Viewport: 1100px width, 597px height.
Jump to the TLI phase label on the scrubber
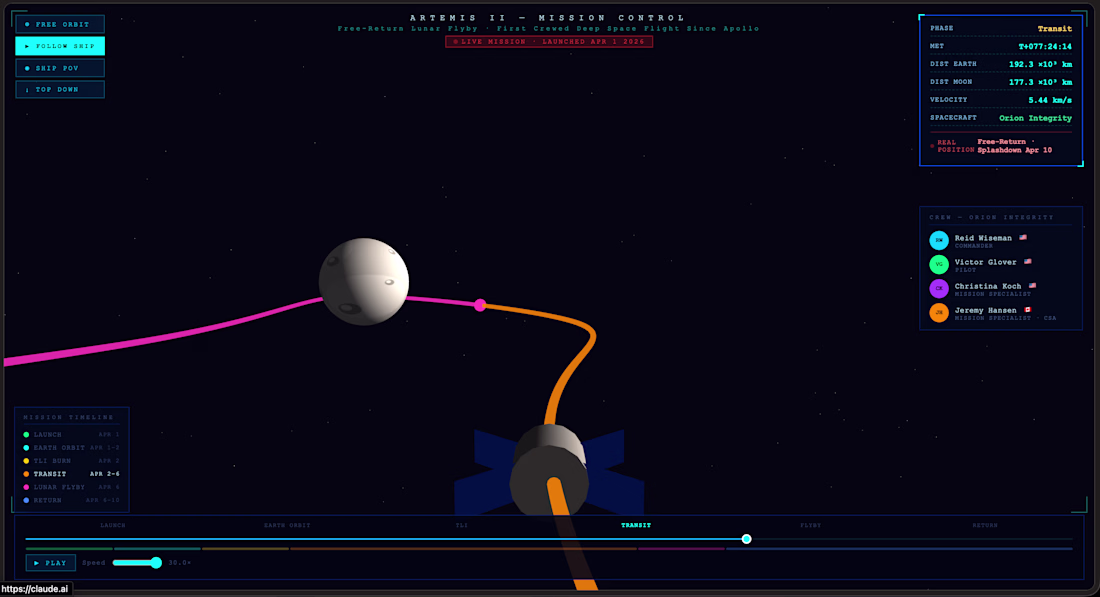click(x=462, y=525)
